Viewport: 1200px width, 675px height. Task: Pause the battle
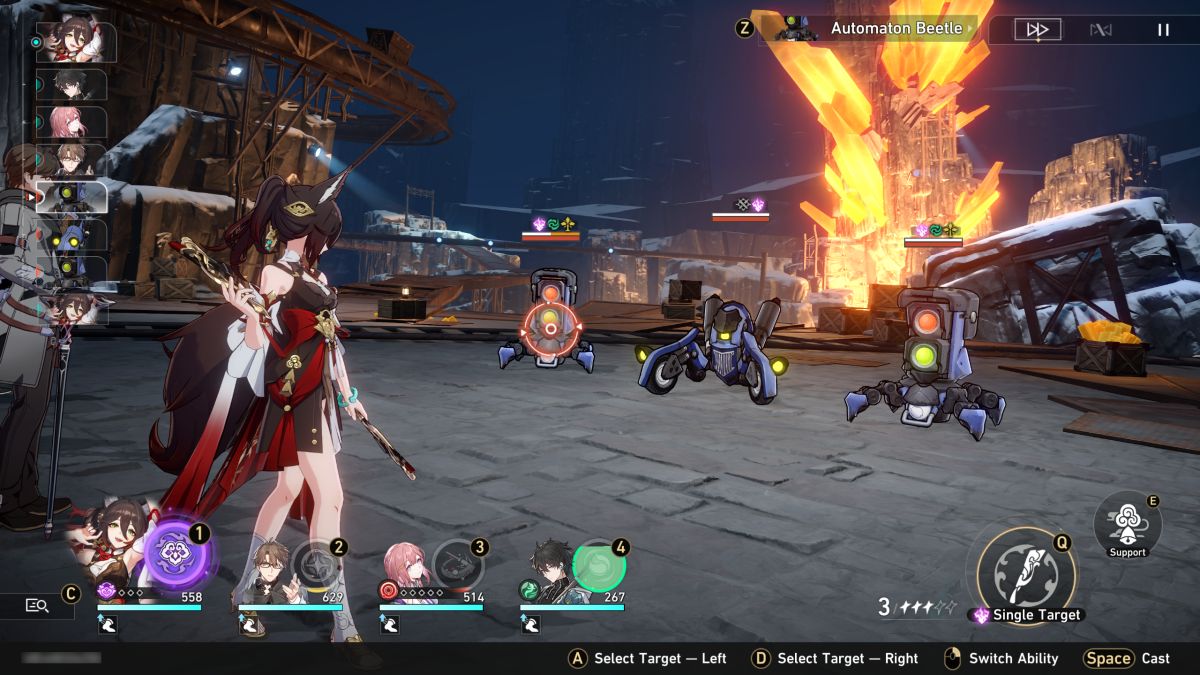(1163, 30)
